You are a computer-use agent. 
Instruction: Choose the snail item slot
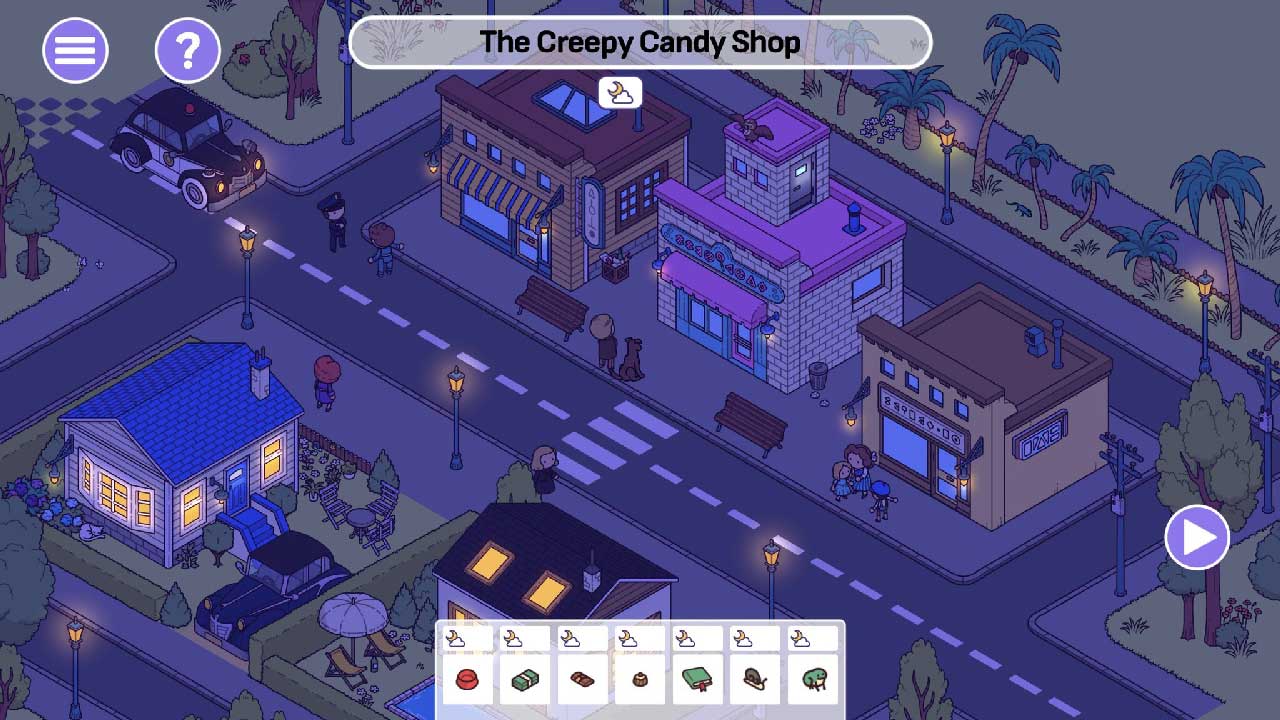pyautogui.click(x=754, y=680)
